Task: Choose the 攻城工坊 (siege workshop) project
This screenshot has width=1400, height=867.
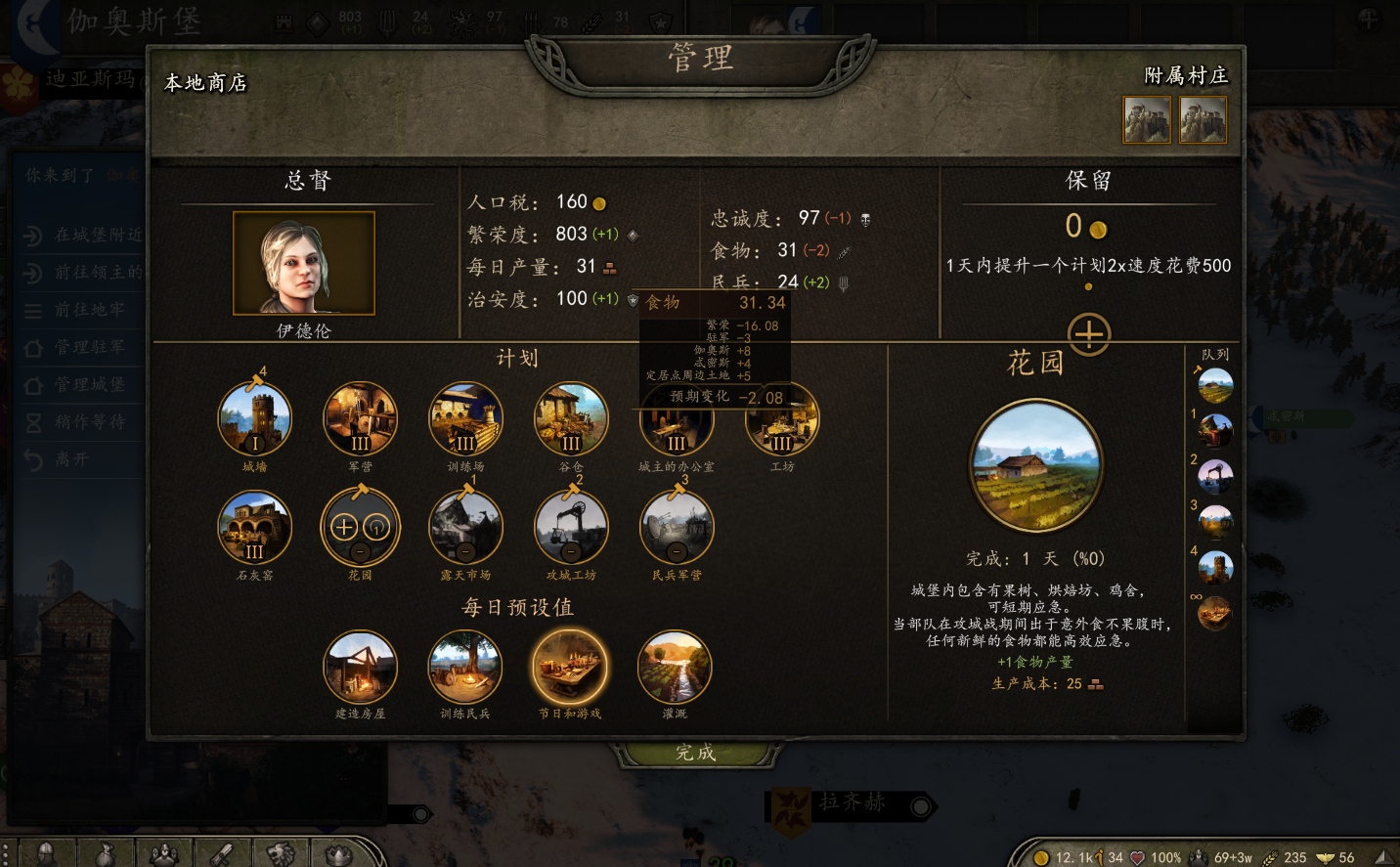Action: 571,528
